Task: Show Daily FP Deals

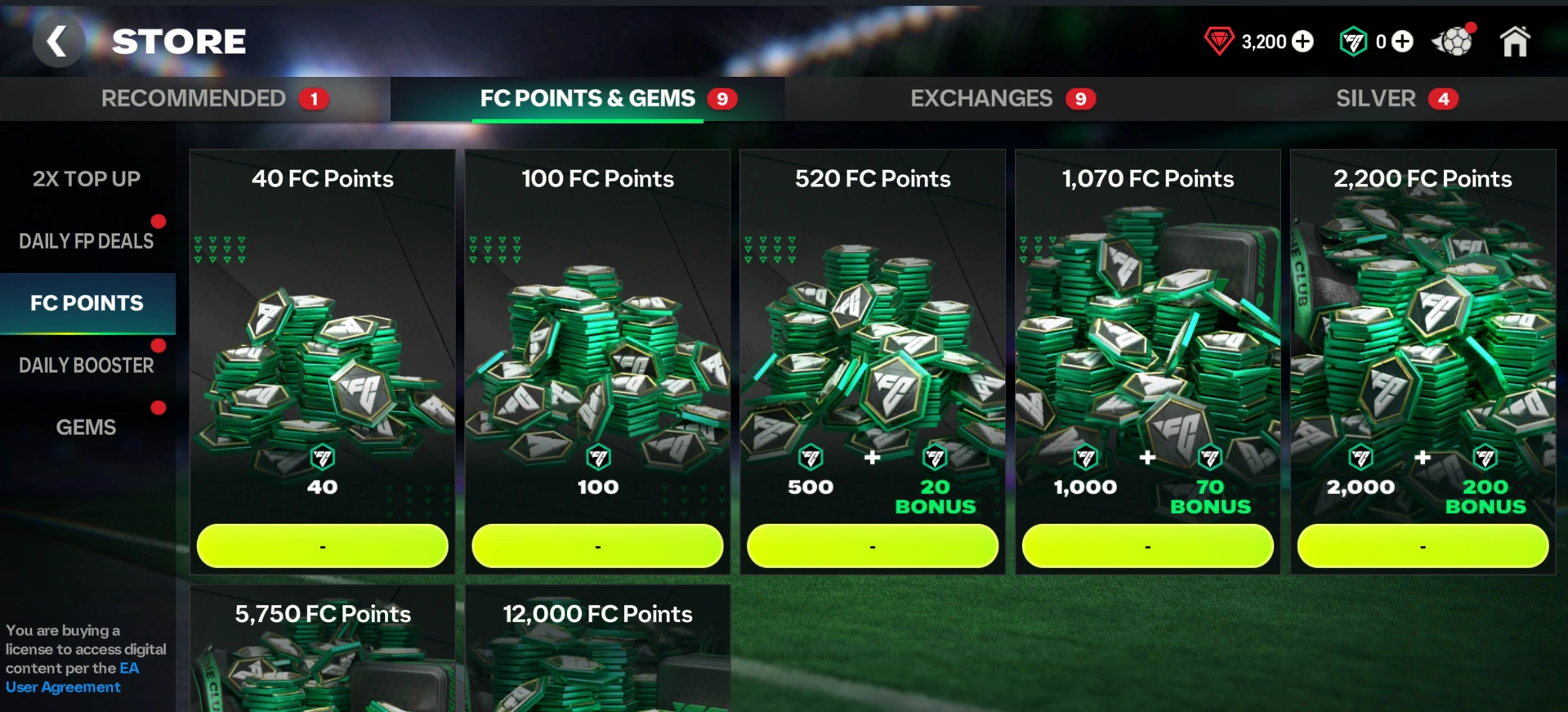Action: tap(87, 241)
